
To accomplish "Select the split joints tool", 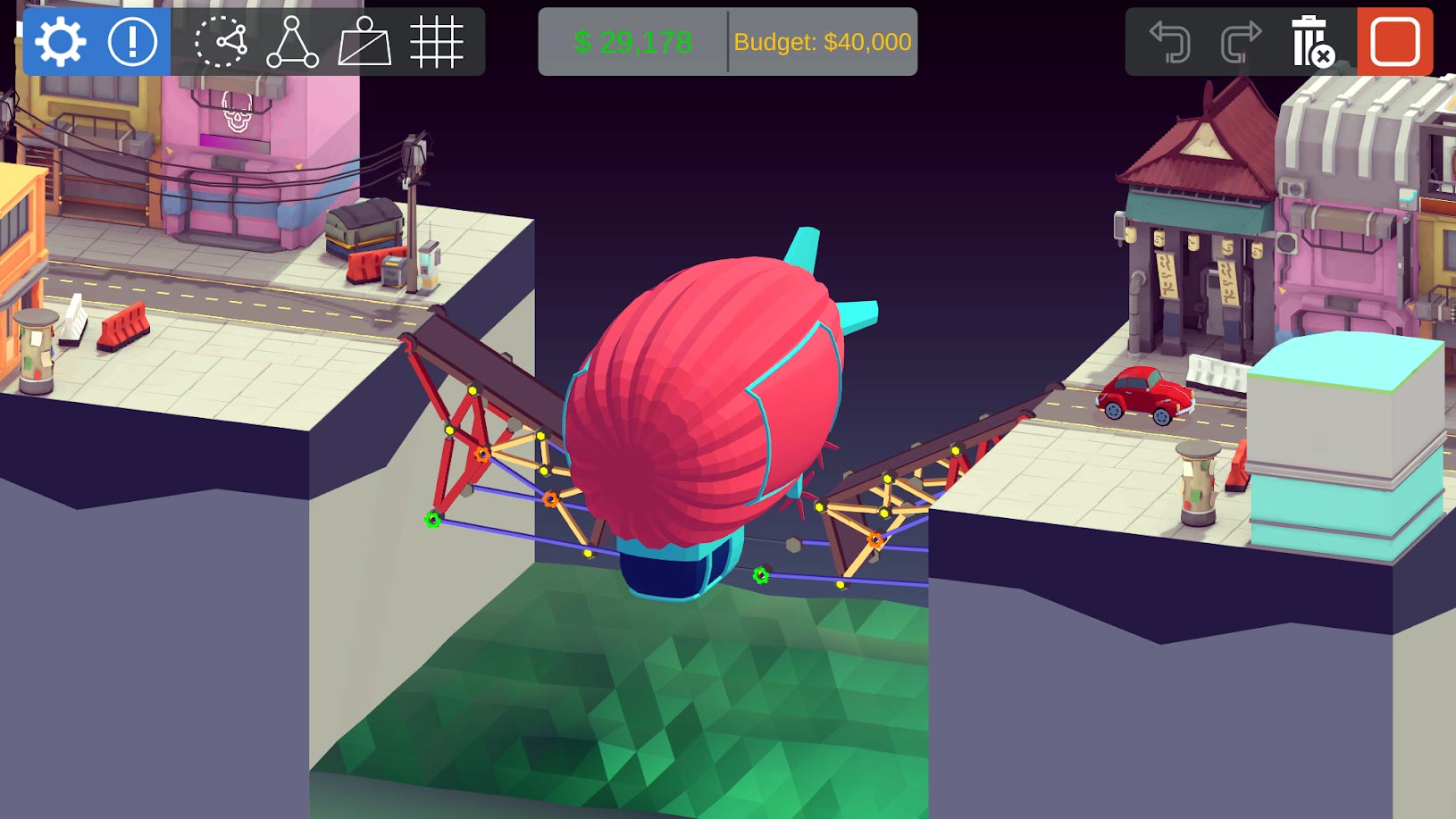I will coord(221,40).
